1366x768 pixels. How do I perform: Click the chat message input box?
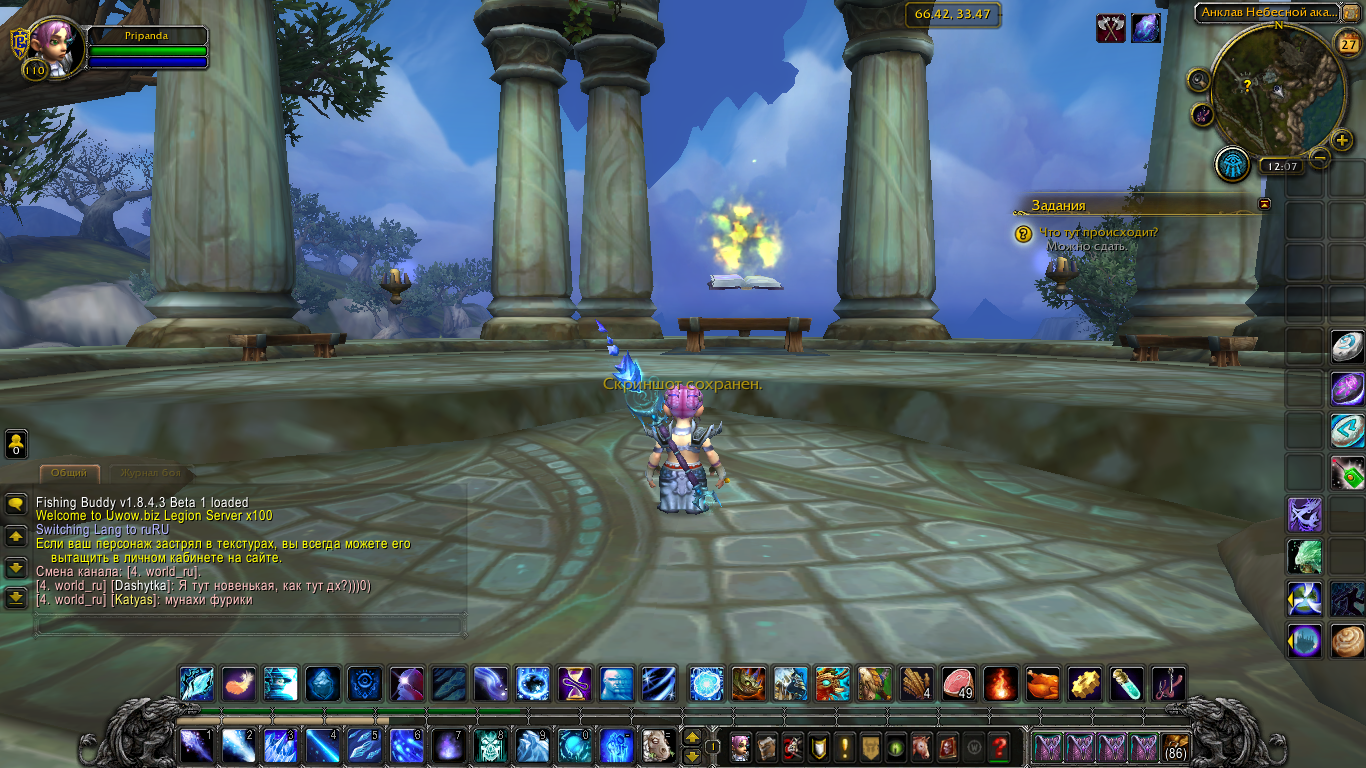250,626
